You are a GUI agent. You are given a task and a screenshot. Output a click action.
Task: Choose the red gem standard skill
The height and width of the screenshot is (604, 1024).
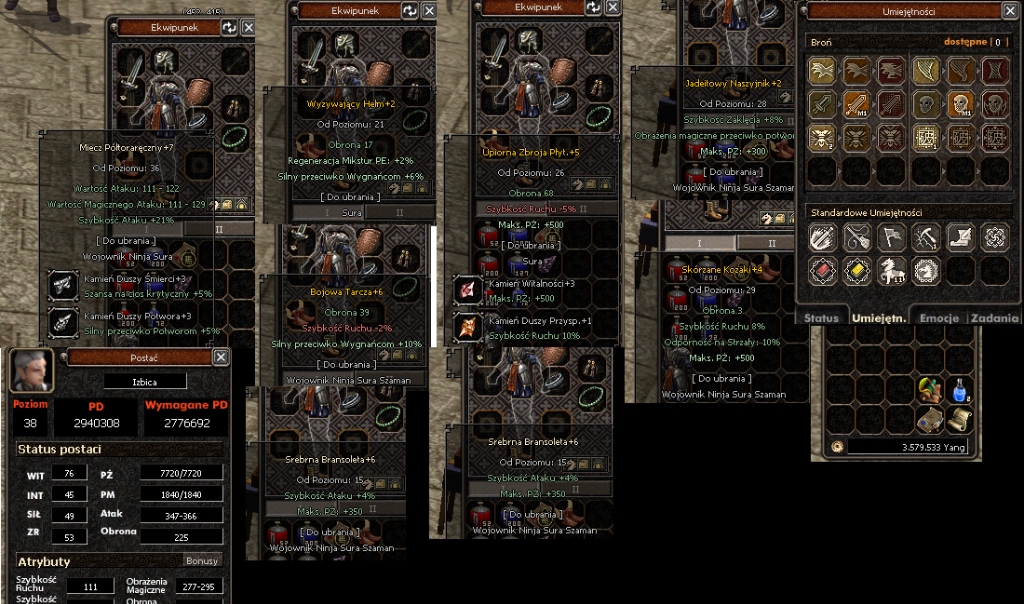click(x=823, y=270)
